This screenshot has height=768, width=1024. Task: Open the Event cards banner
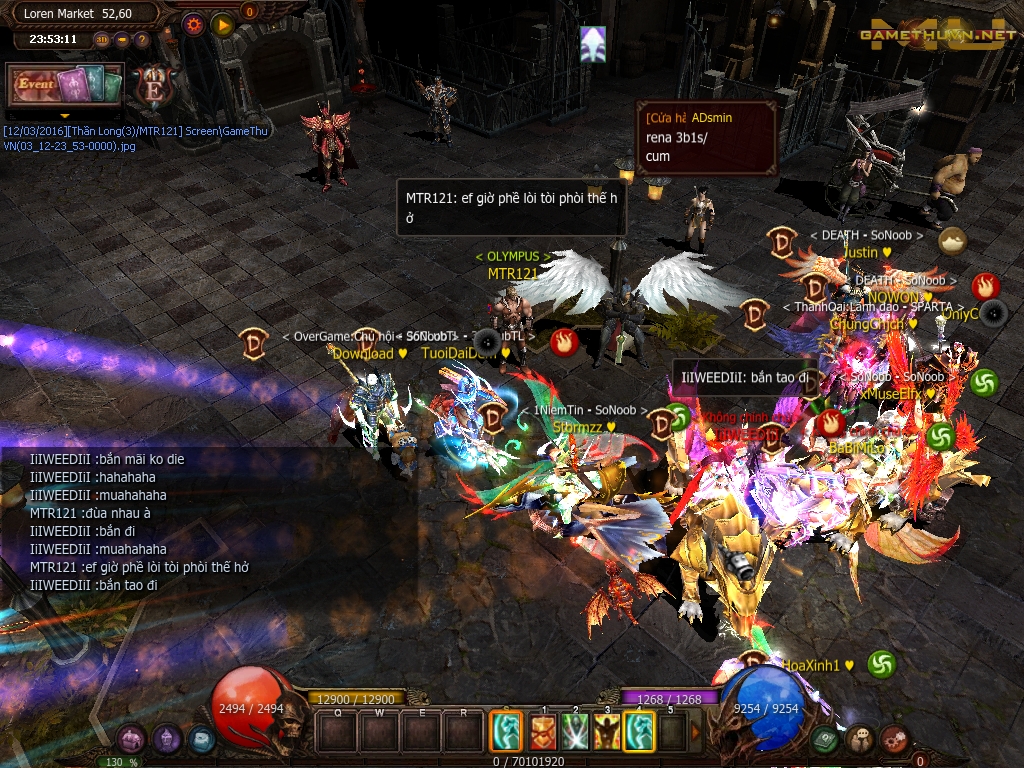pos(65,85)
